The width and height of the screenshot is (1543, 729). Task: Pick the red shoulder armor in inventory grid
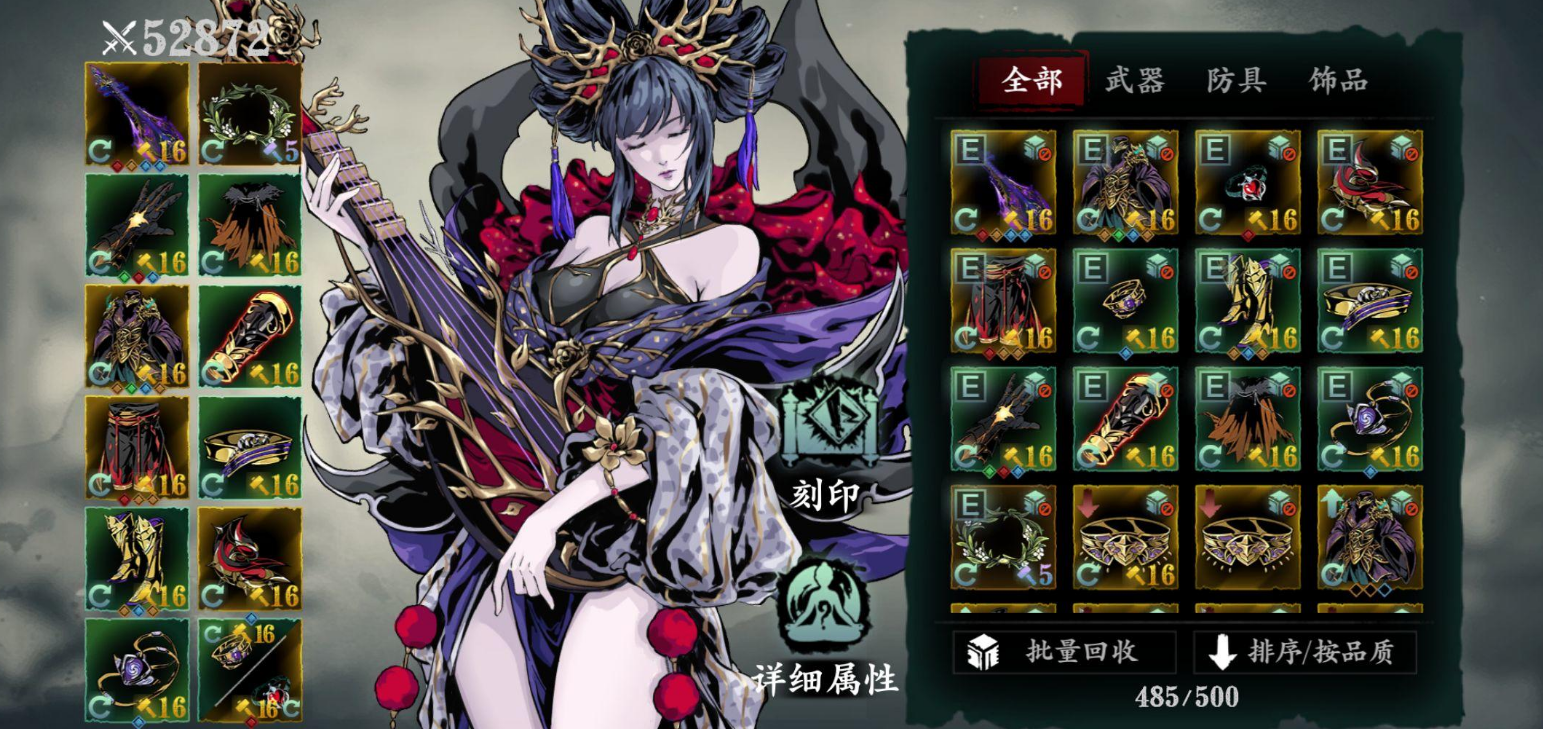1369,182
